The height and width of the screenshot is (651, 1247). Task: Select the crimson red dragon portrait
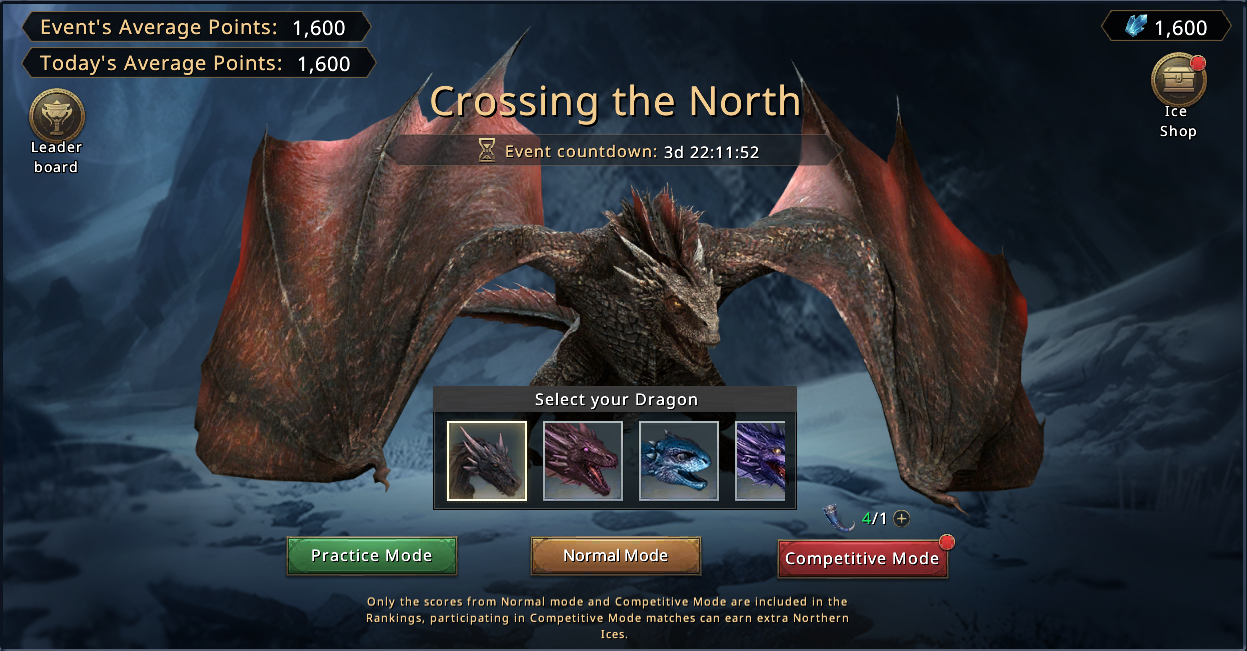[583, 460]
